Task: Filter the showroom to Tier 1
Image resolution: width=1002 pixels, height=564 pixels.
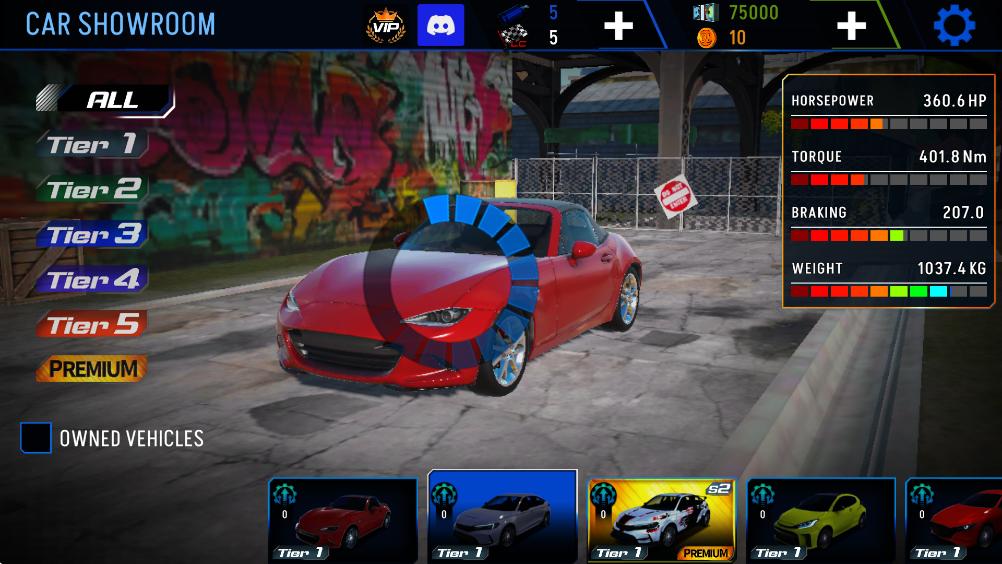Action: click(92, 145)
